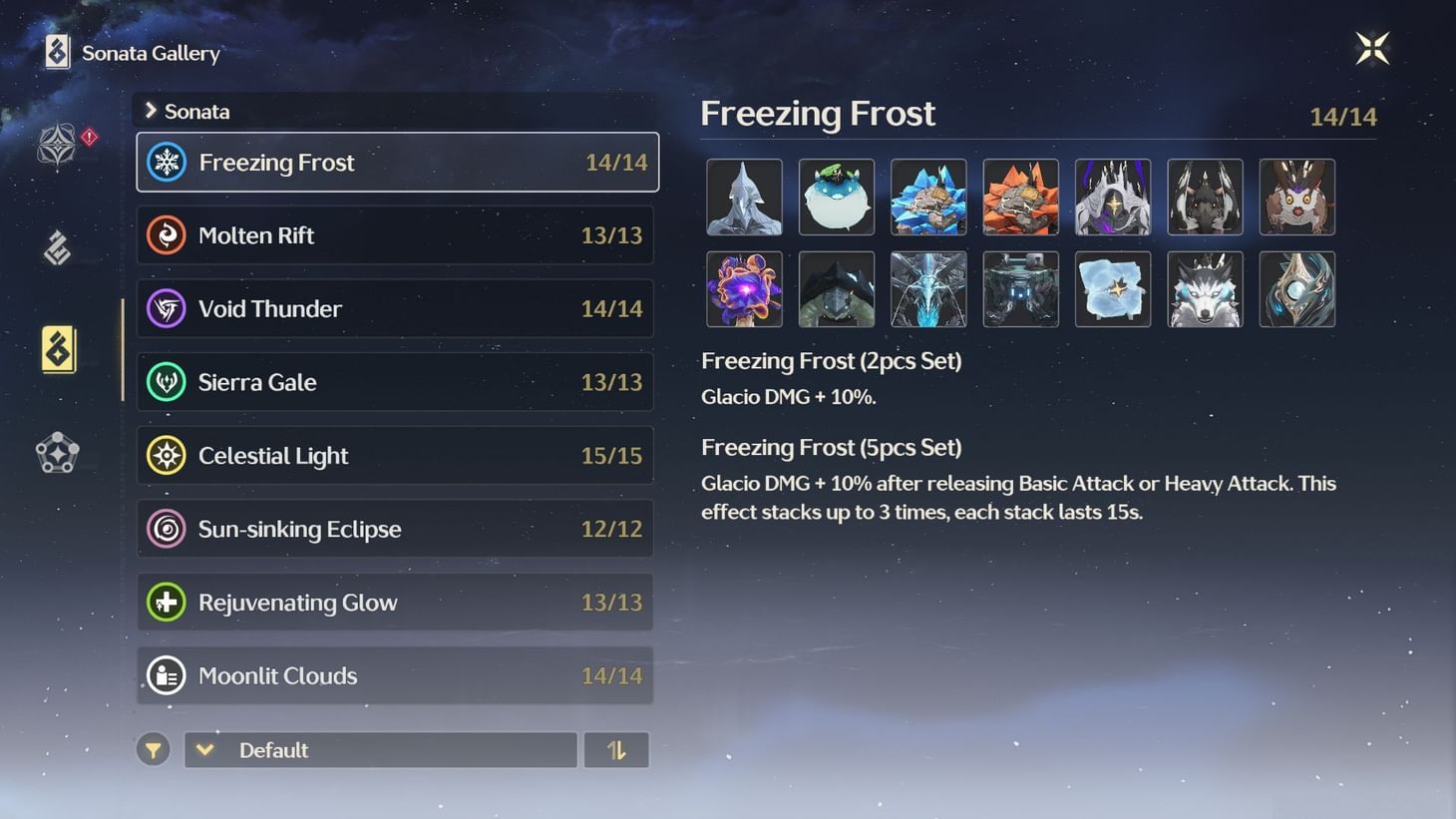Image resolution: width=1456 pixels, height=819 pixels.
Task: Select the Celestial Light sun icon
Action: click(x=168, y=455)
